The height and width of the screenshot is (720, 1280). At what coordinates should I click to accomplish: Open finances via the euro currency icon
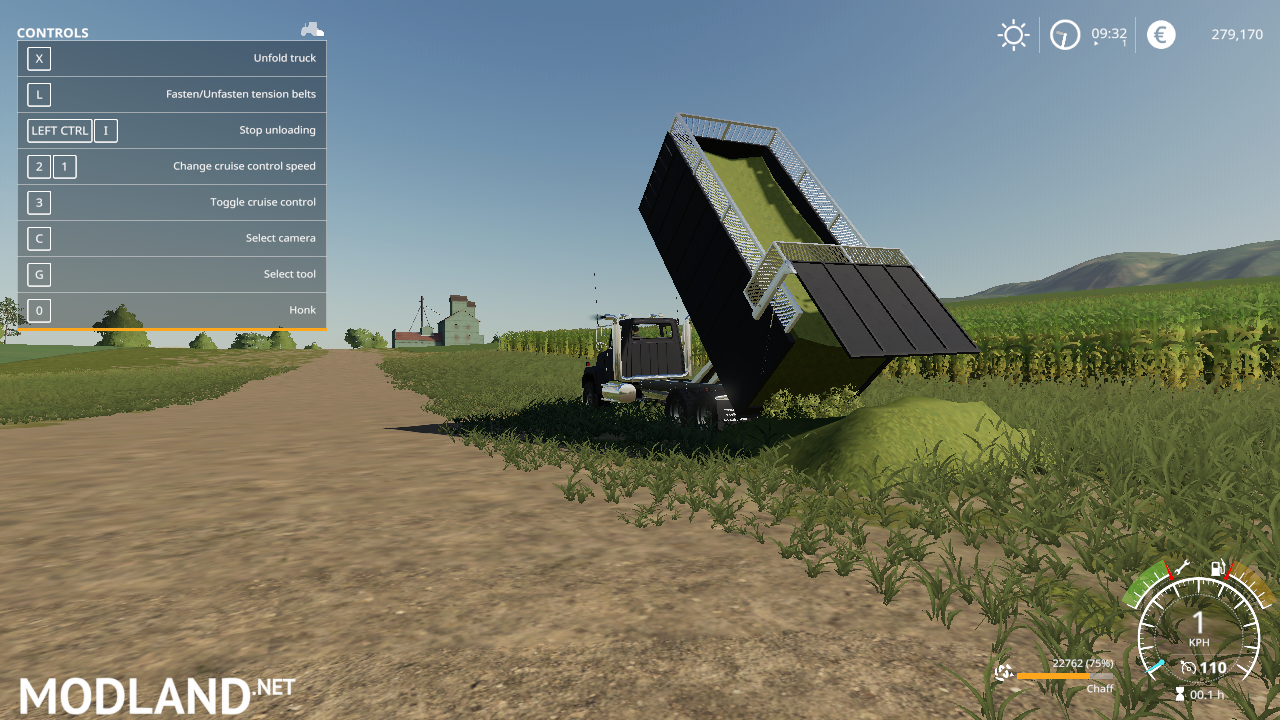(1161, 34)
